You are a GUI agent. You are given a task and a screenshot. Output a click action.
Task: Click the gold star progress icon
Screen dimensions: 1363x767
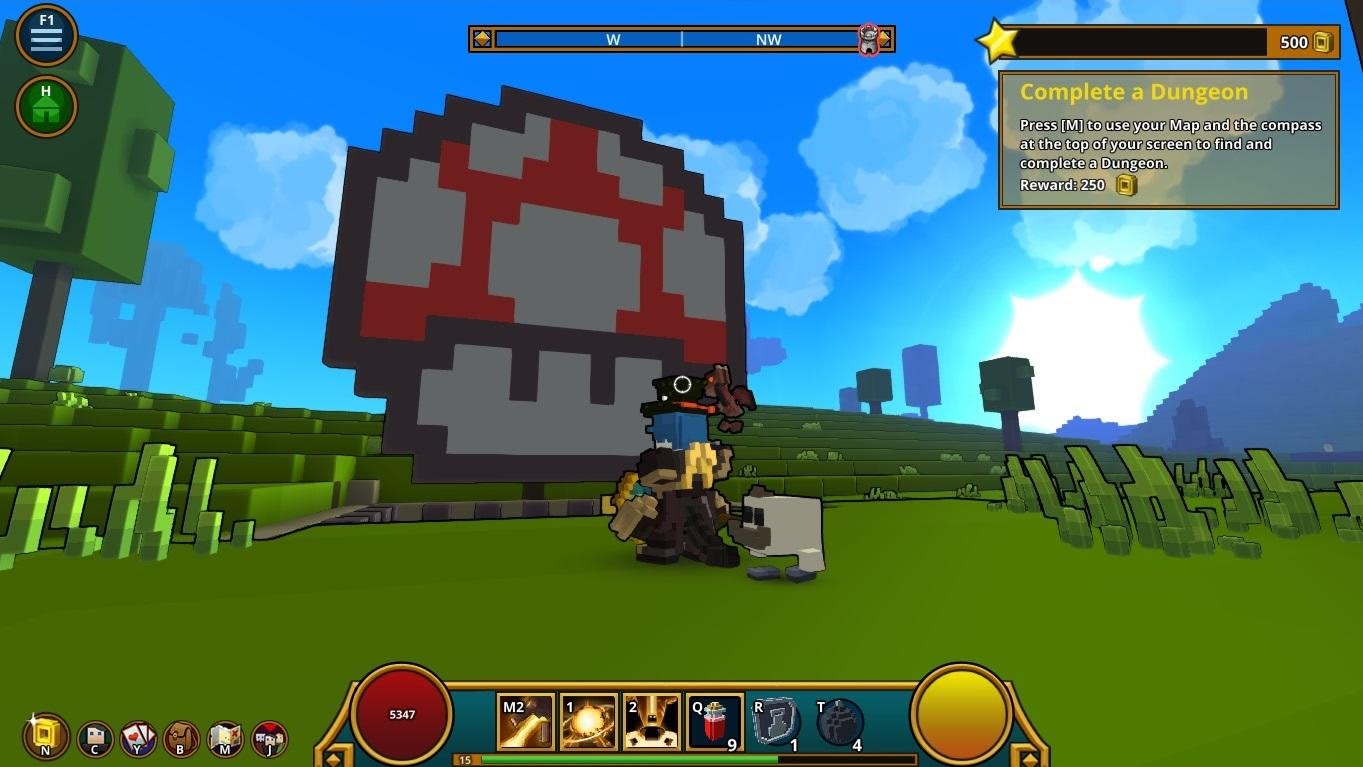click(997, 41)
